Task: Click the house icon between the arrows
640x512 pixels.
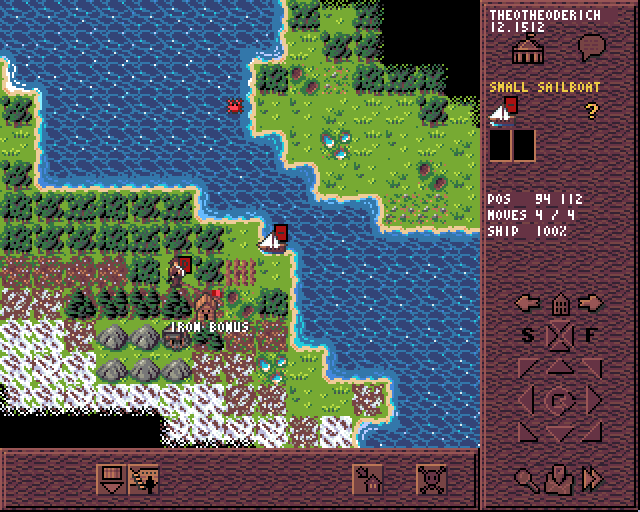Action: (x=560, y=303)
